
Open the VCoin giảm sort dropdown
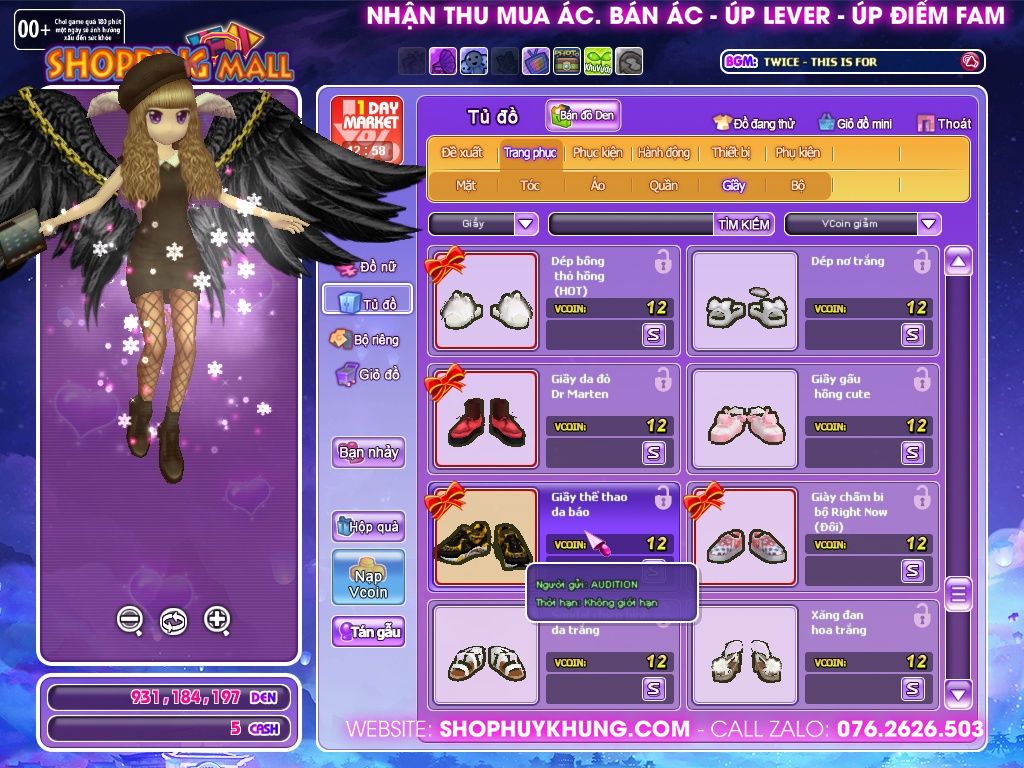coord(929,224)
